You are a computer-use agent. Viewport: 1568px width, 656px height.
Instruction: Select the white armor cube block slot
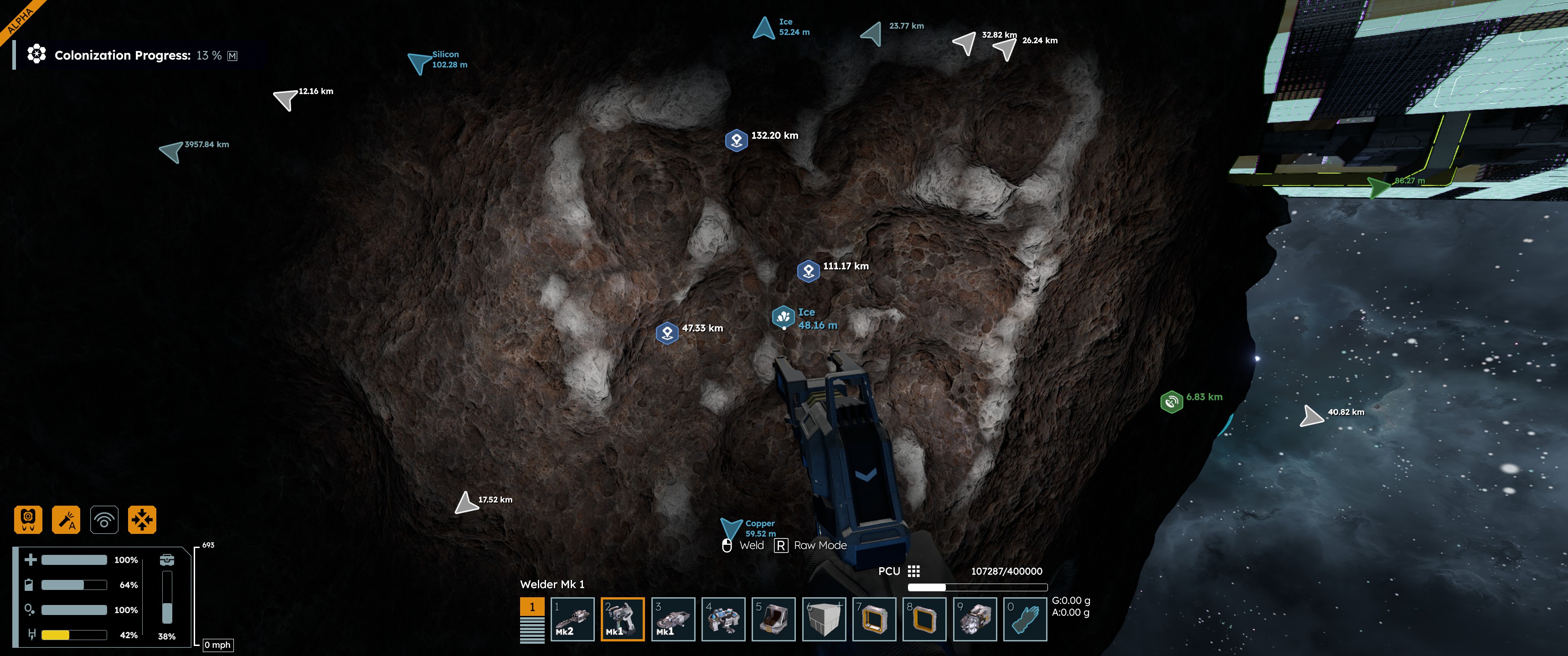coord(824,619)
